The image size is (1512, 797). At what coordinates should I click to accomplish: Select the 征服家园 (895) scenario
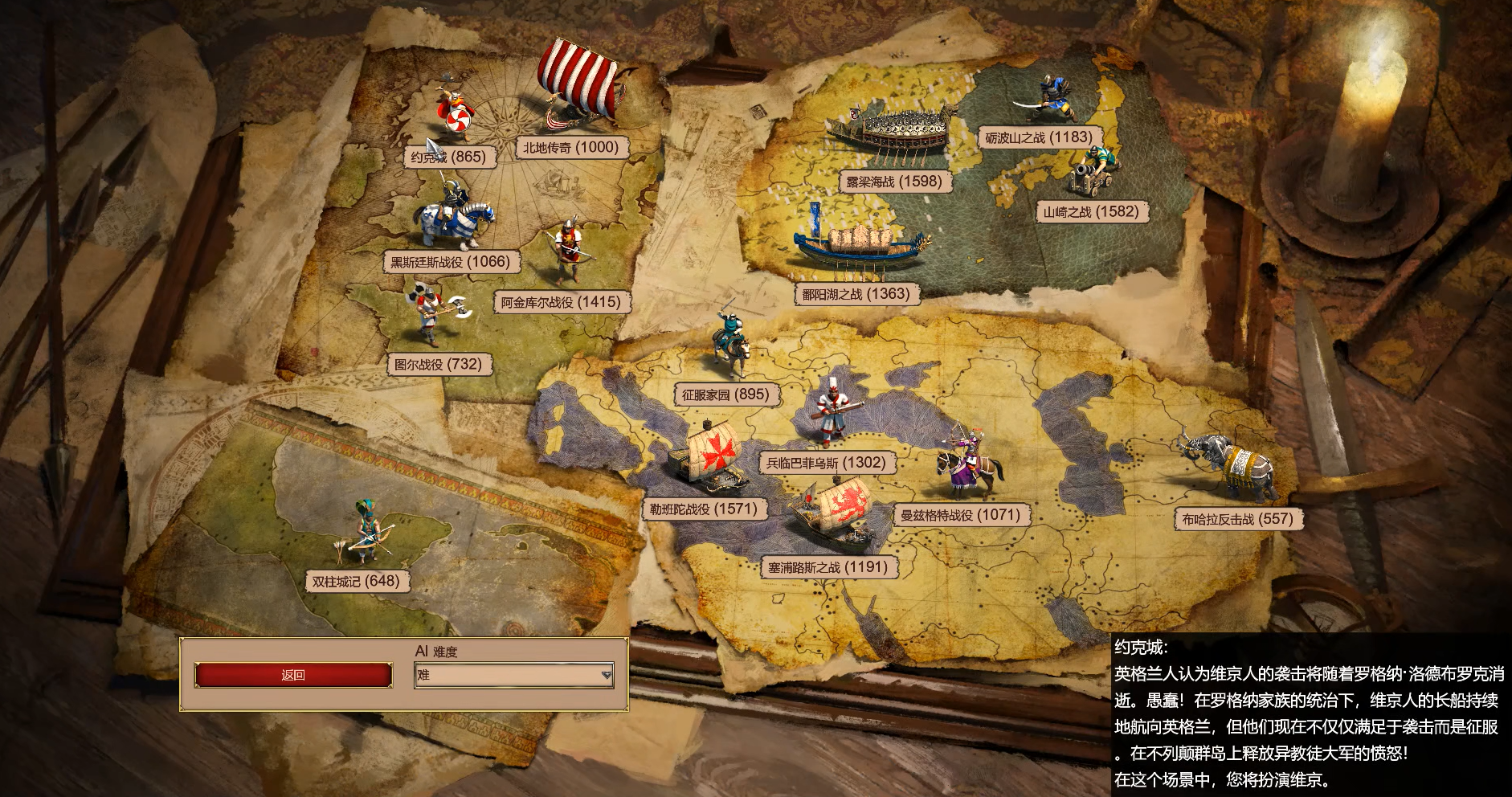(725, 394)
